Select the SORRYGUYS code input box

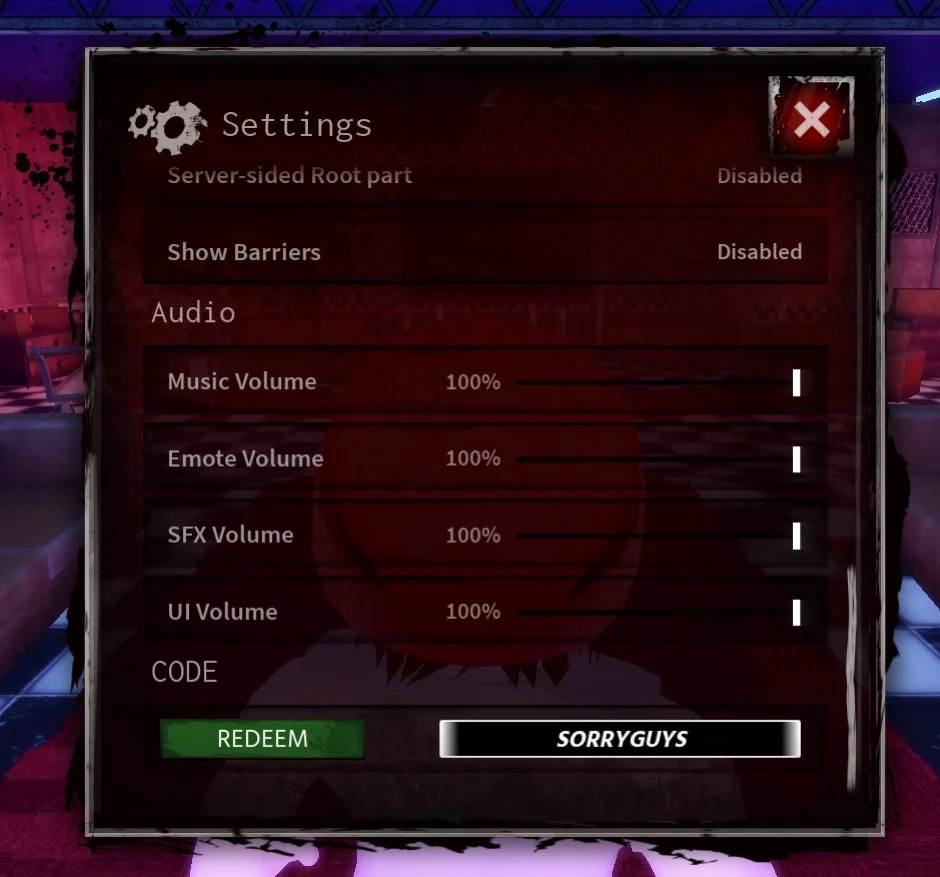620,739
